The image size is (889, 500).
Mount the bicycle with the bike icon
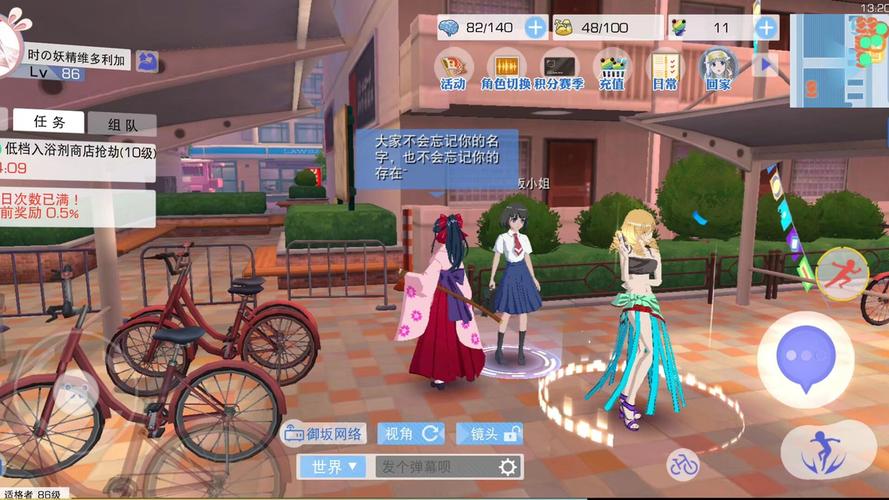coord(684,463)
